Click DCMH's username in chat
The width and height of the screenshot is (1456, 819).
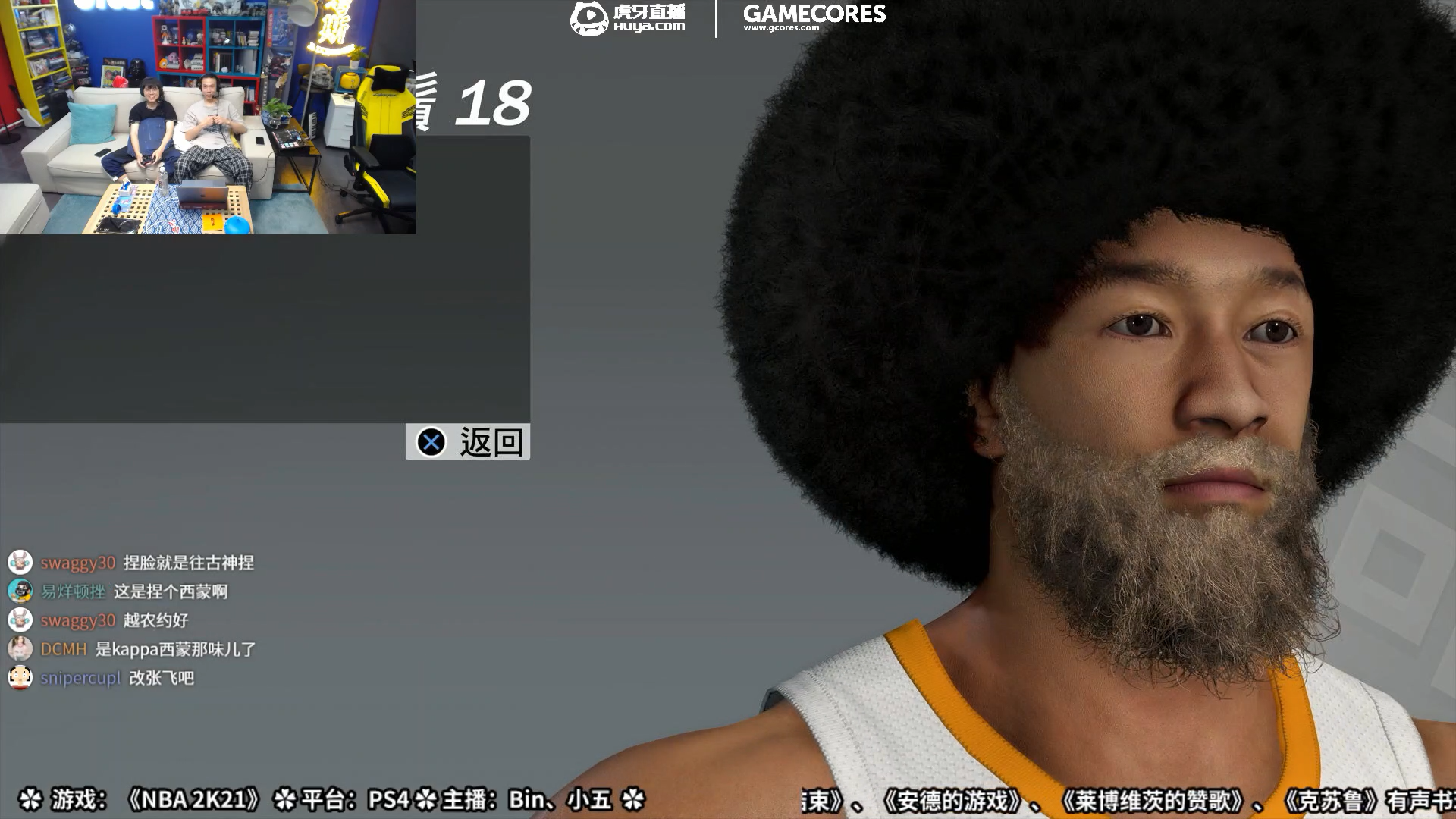[x=63, y=650]
